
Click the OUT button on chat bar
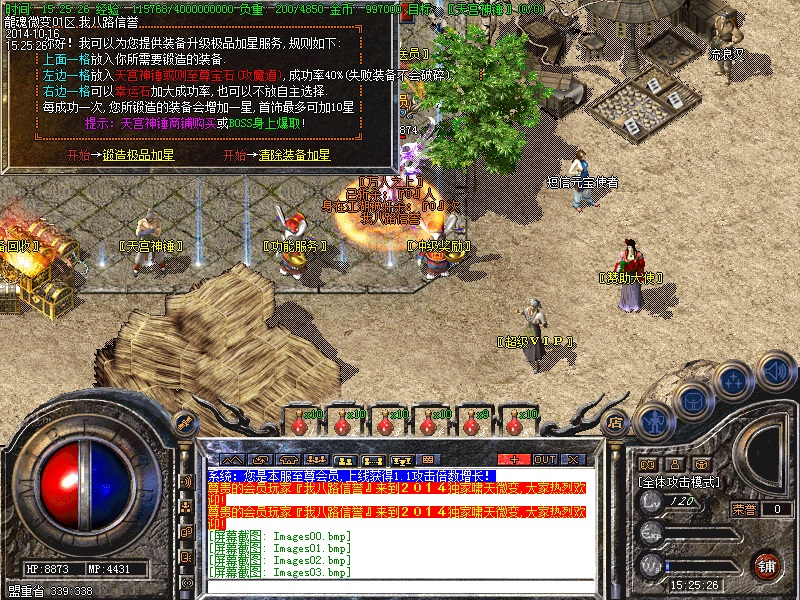[x=544, y=459]
